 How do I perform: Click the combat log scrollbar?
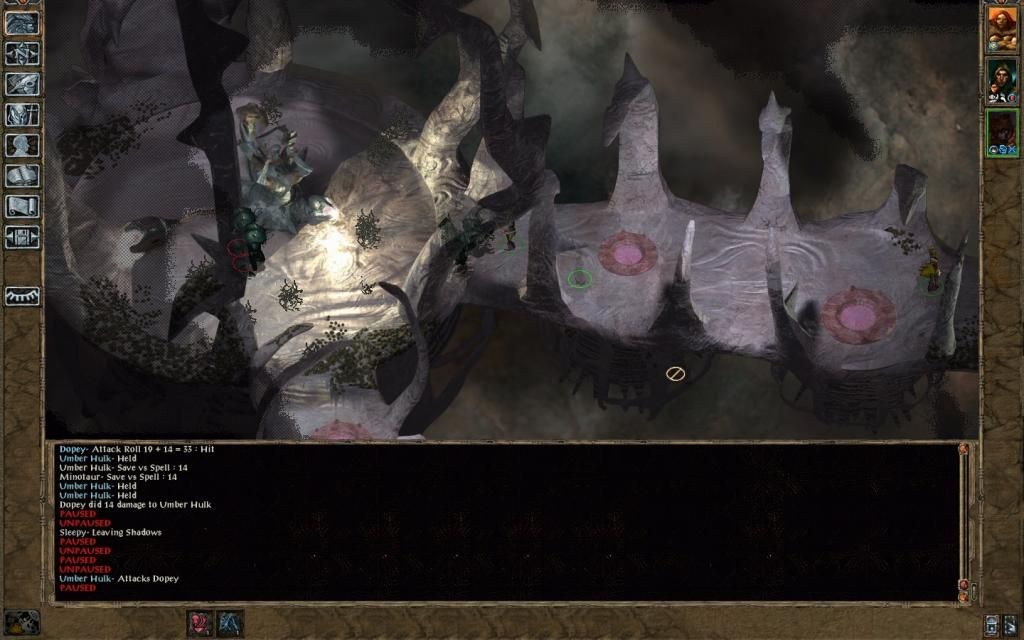(x=964, y=520)
